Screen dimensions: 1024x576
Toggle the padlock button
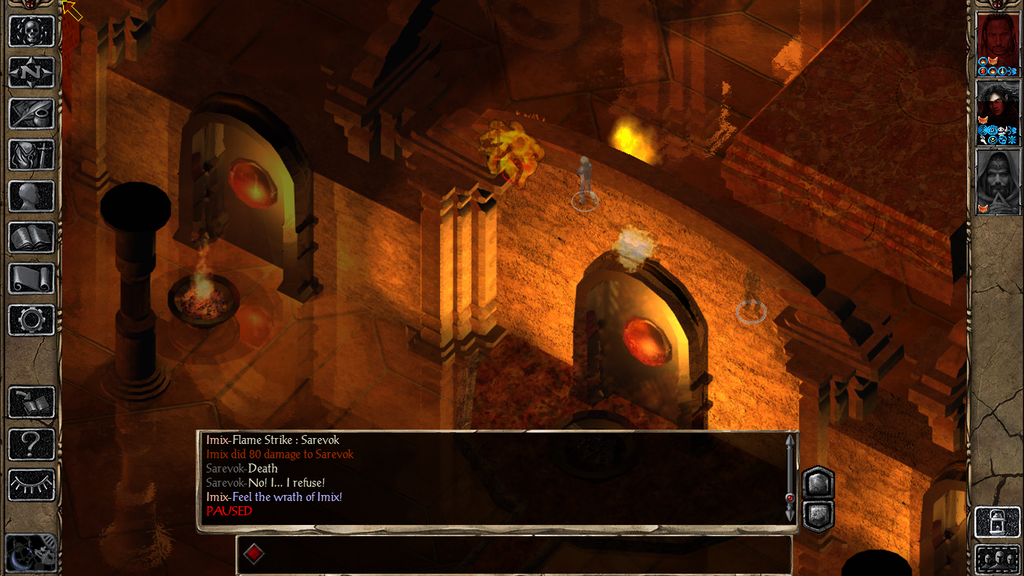click(x=997, y=522)
